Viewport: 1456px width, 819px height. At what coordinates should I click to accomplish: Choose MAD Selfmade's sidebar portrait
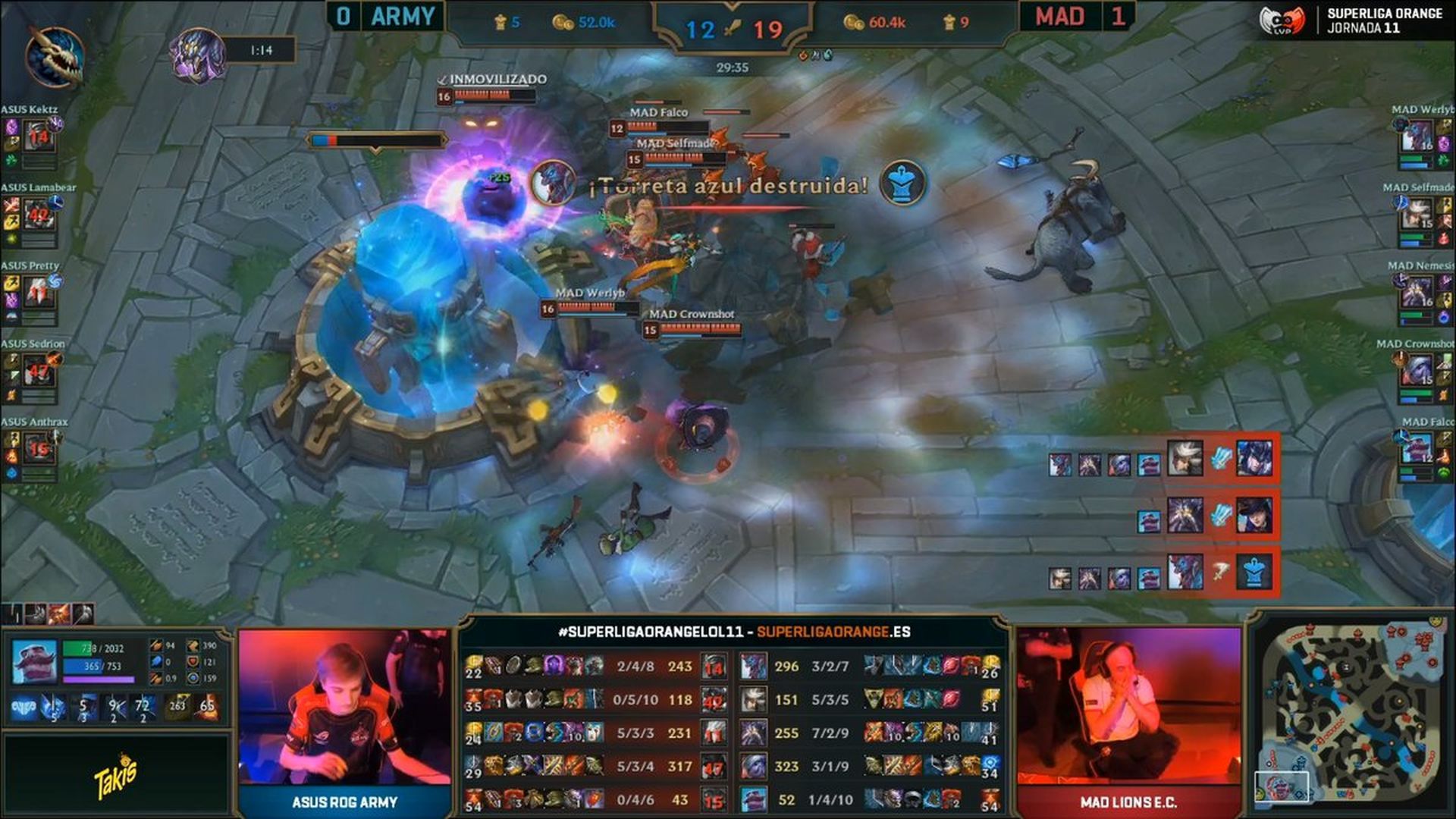[1415, 215]
